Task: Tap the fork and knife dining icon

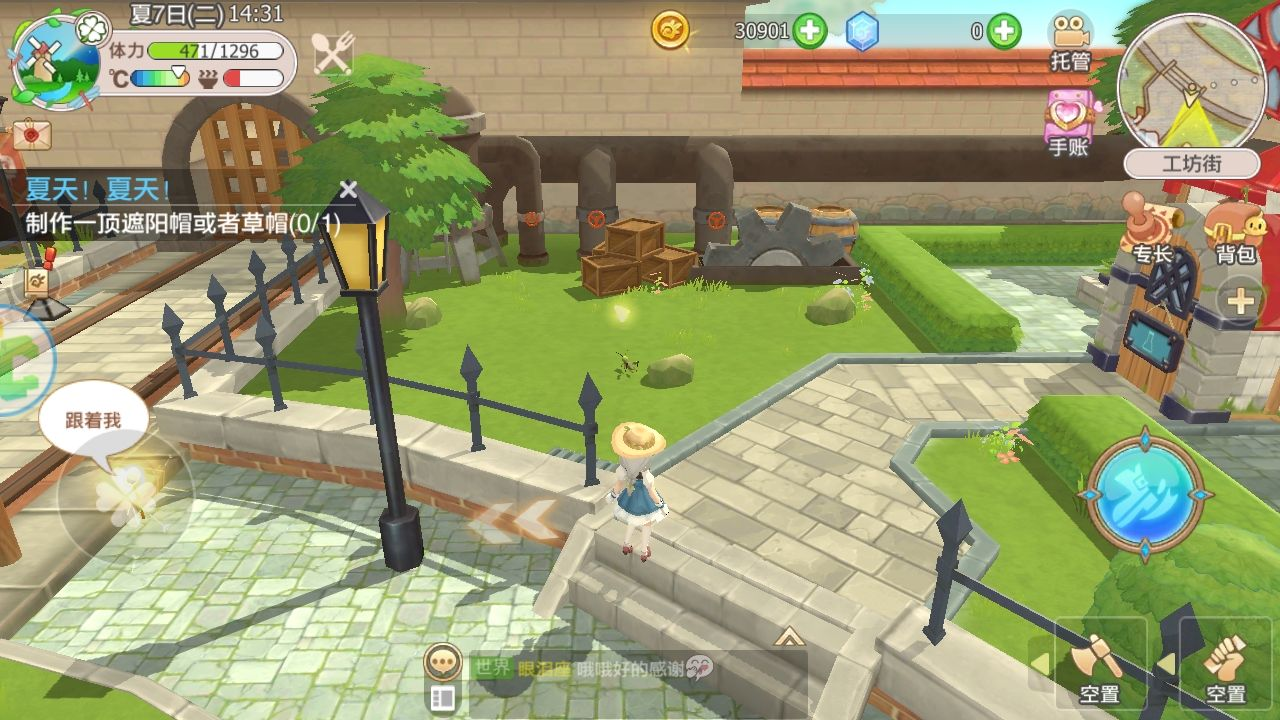Action: 333,53
